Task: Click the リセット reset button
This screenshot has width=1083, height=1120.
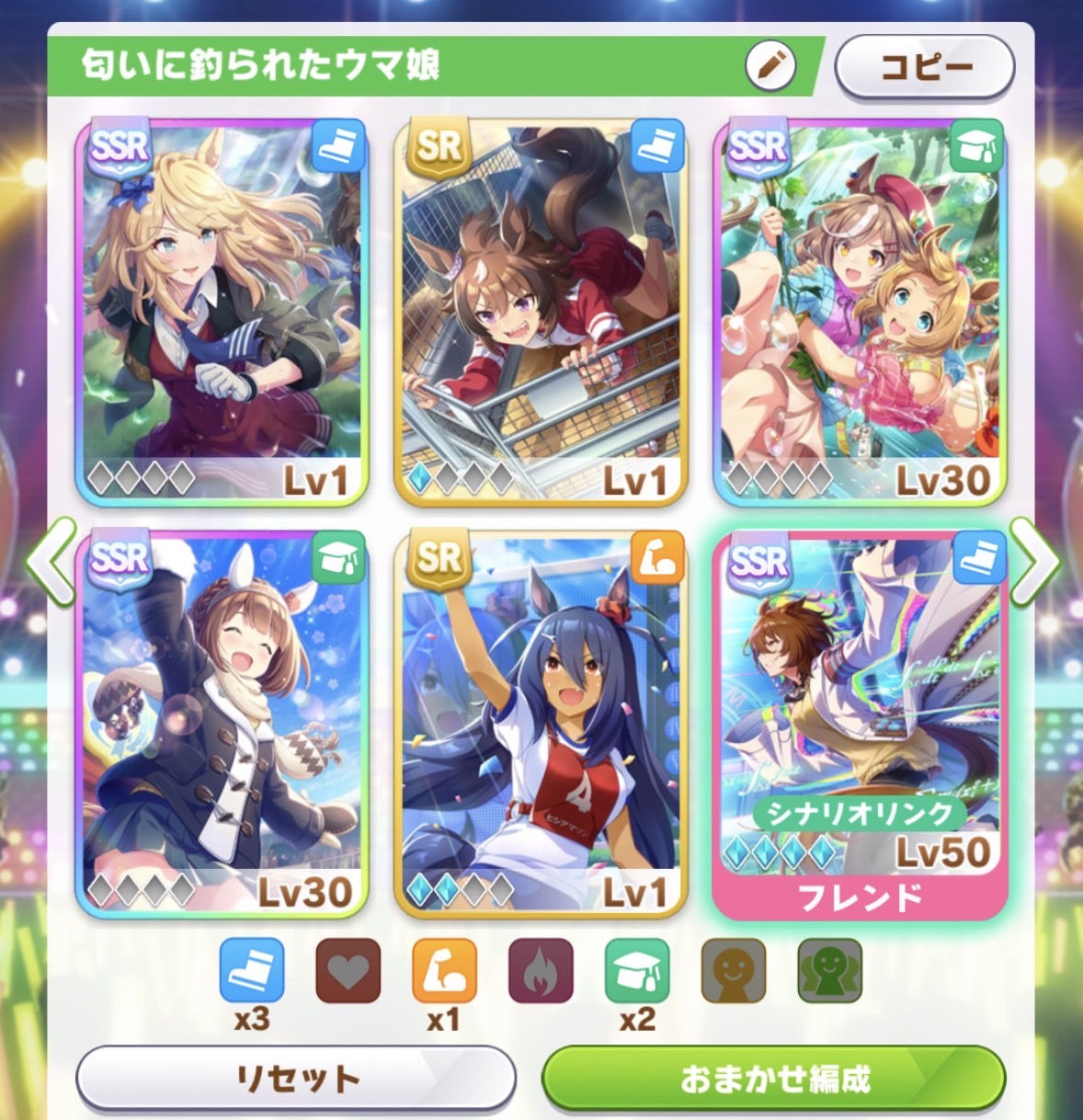Action: pos(296,1078)
